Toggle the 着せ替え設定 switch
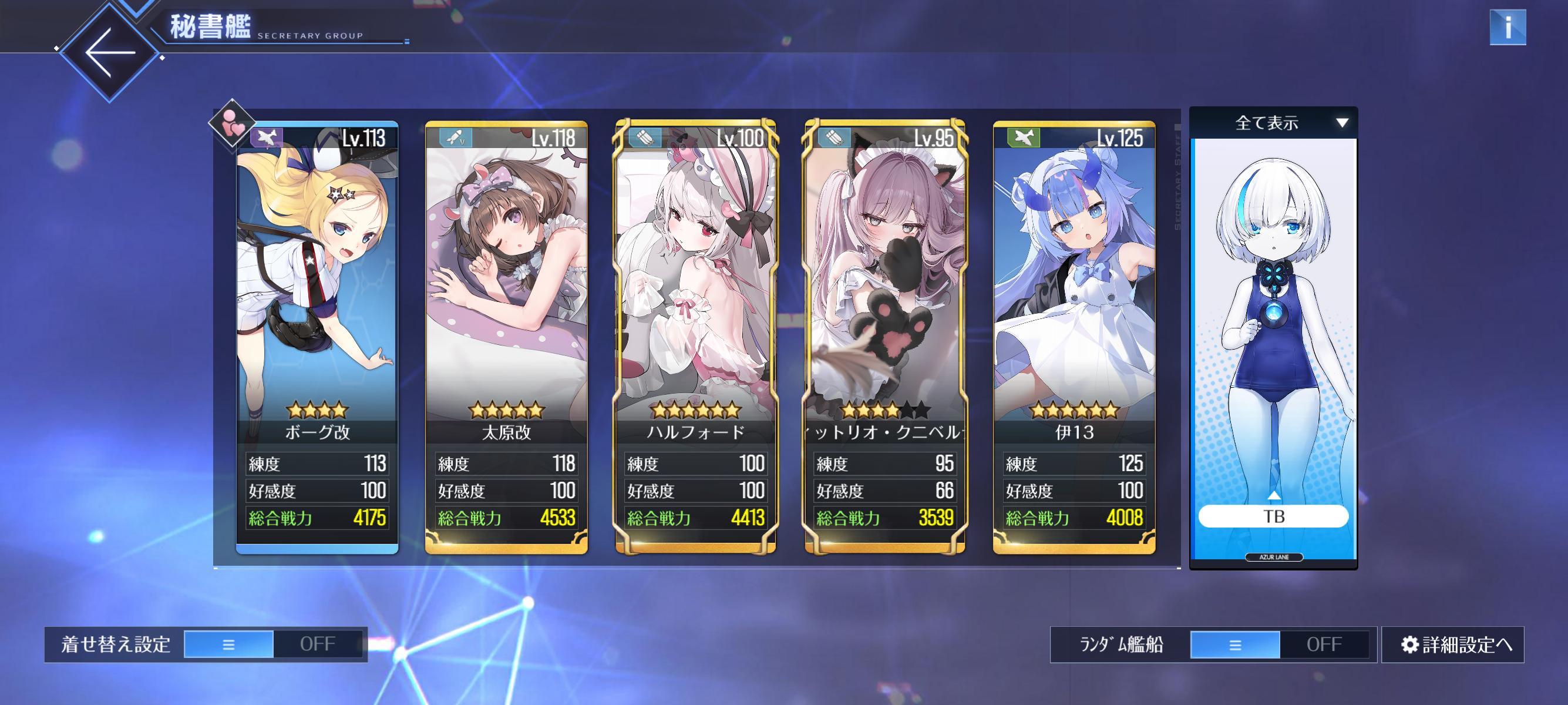This screenshot has height=705, width=1568. point(273,644)
